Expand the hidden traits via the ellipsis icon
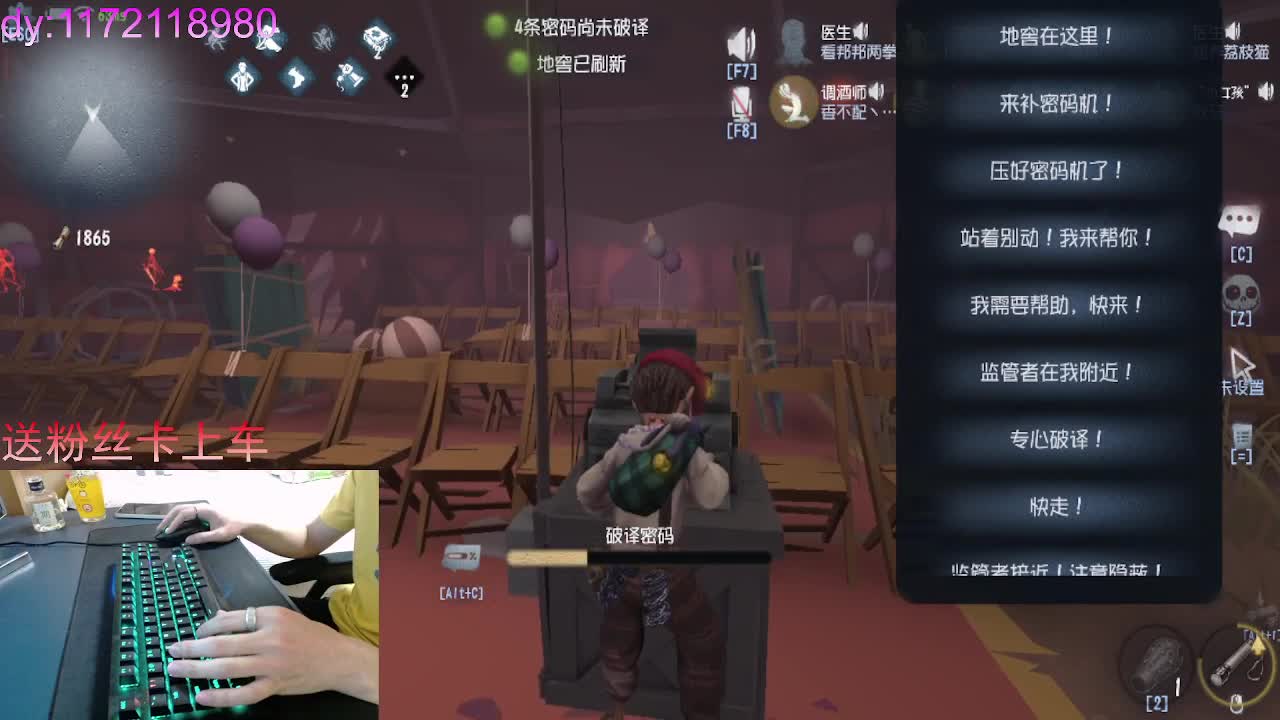The image size is (1280, 720). pos(404,80)
